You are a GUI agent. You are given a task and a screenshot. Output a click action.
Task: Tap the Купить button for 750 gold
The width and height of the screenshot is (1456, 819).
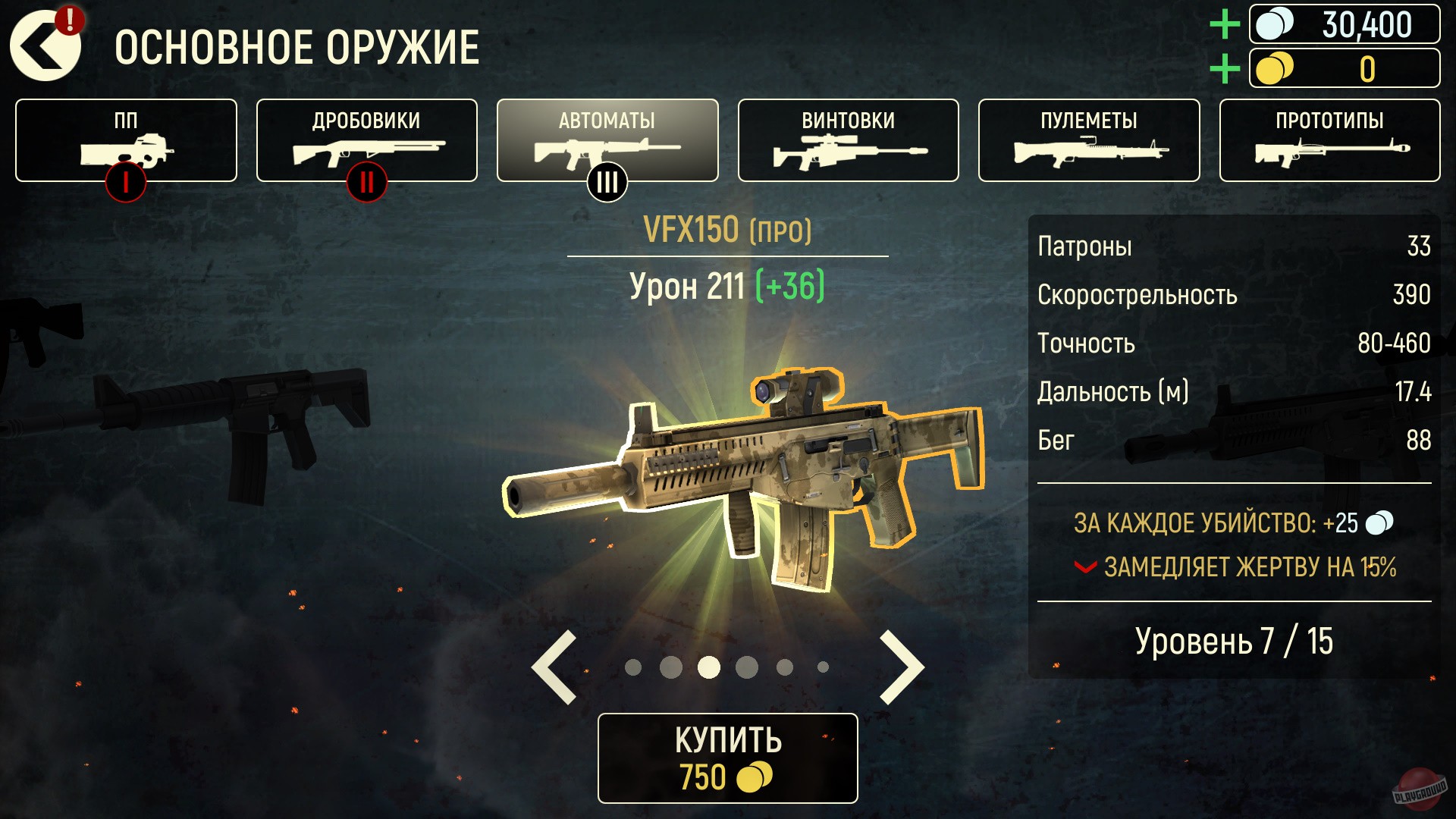click(726, 755)
